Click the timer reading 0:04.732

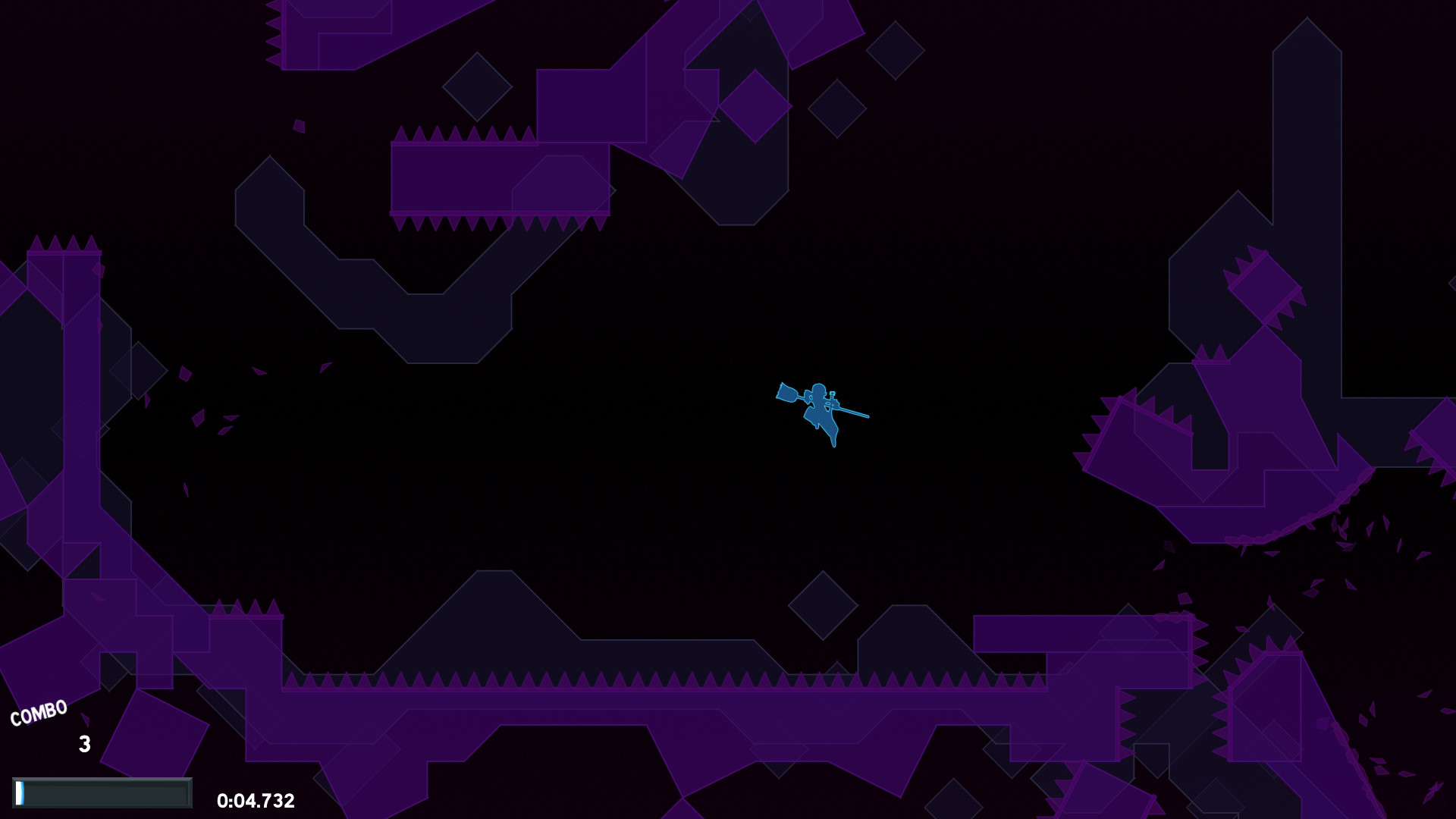(x=256, y=800)
